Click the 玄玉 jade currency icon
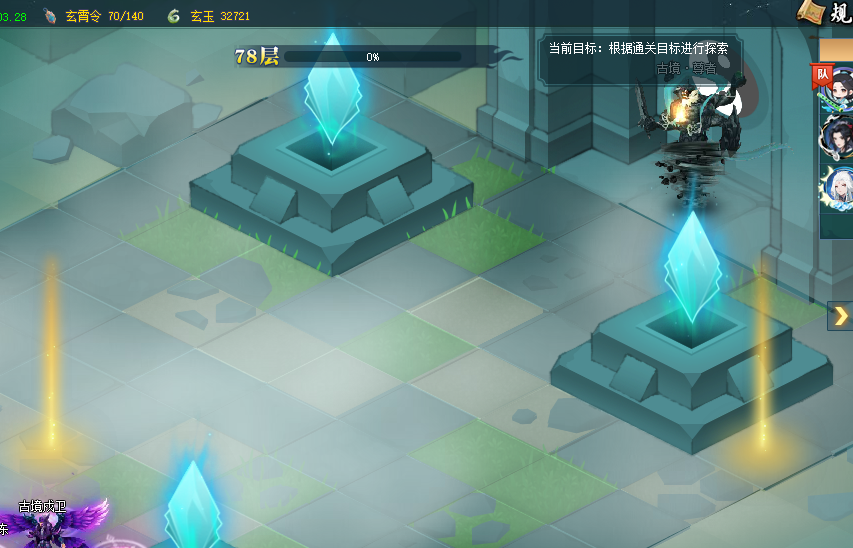This screenshot has height=548, width=853. point(174,16)
